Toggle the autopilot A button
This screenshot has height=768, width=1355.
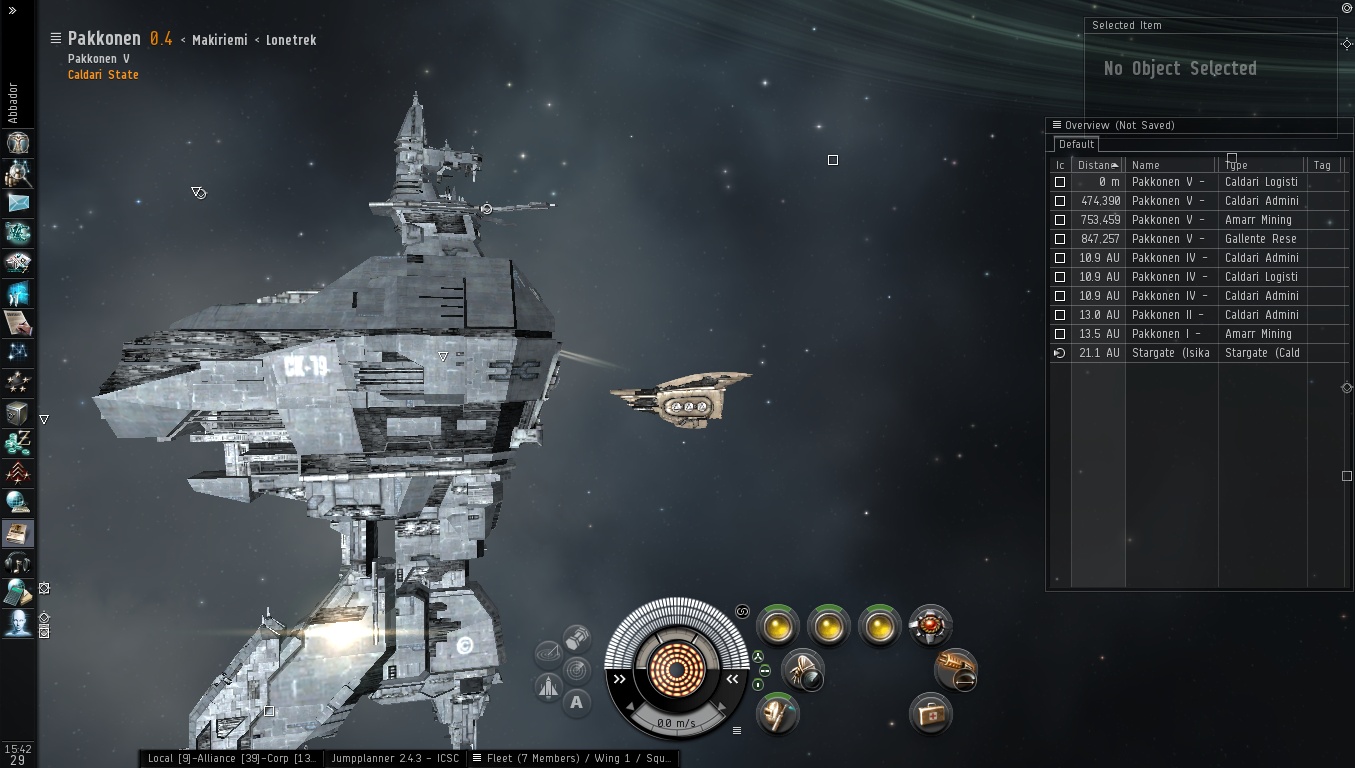[x=576, y=702]
